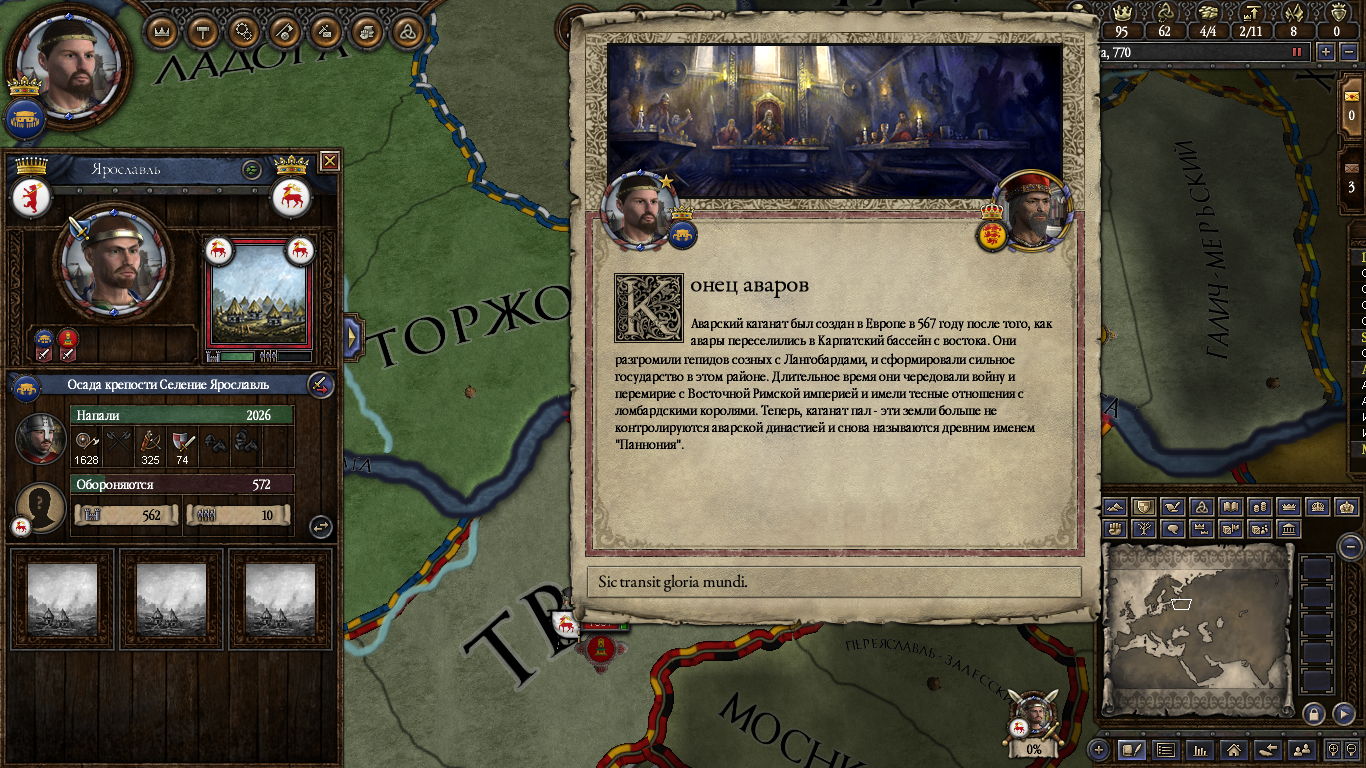
Task: Increase game speed with the plus button
Action: (x=1326, y=52)
